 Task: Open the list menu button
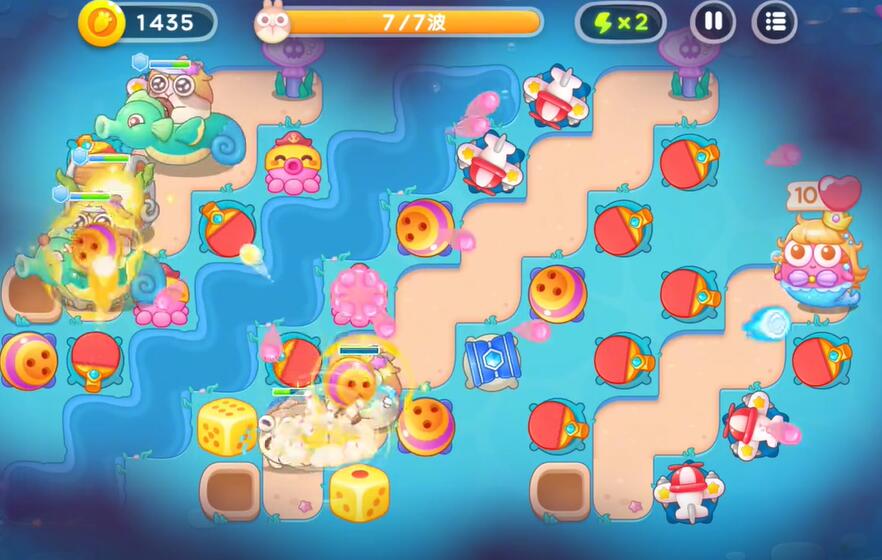tap(774, 21)
